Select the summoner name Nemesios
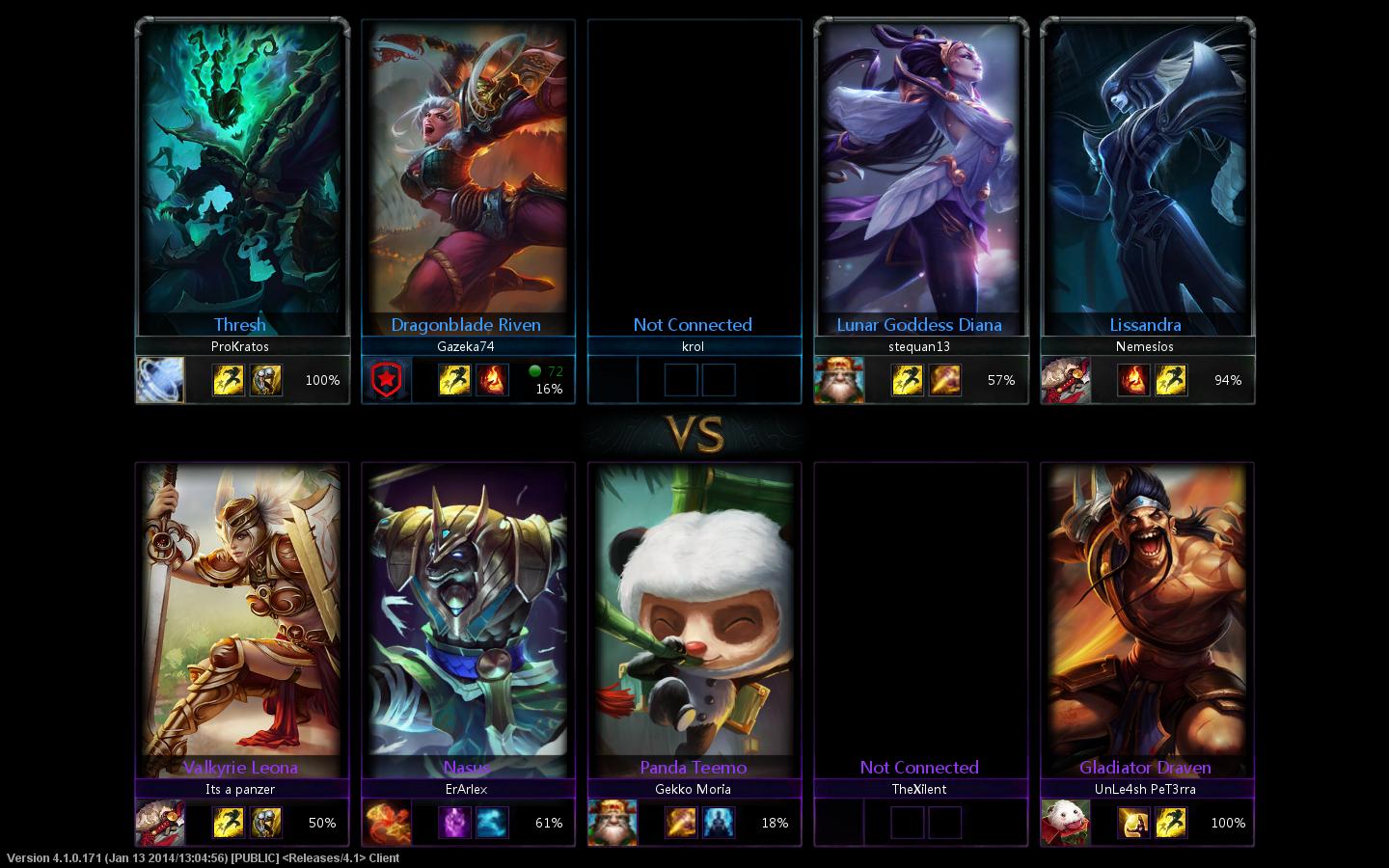 pos(1146,346)
